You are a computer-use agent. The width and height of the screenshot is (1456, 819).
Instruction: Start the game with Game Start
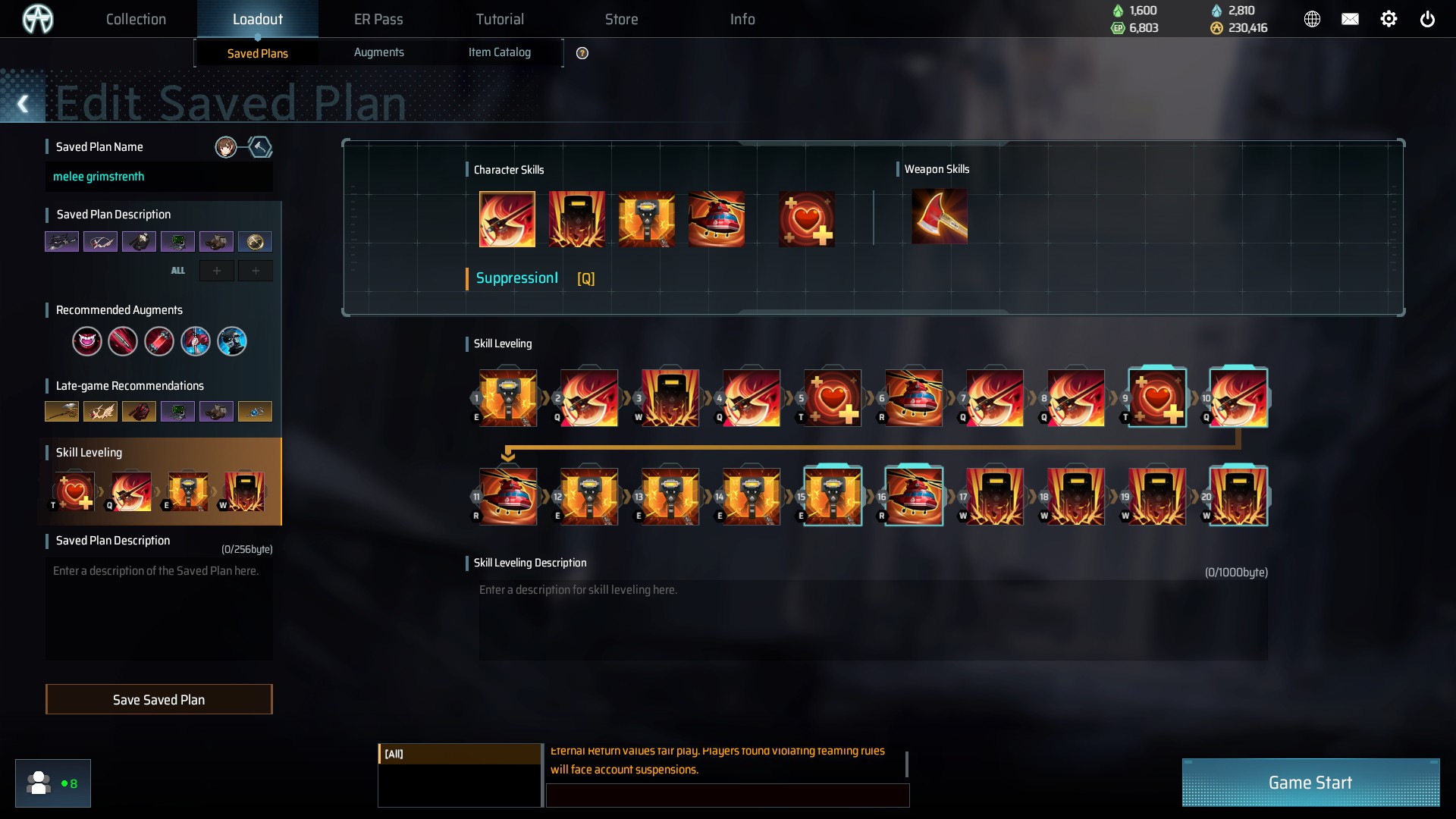(x=1310, y=783)
